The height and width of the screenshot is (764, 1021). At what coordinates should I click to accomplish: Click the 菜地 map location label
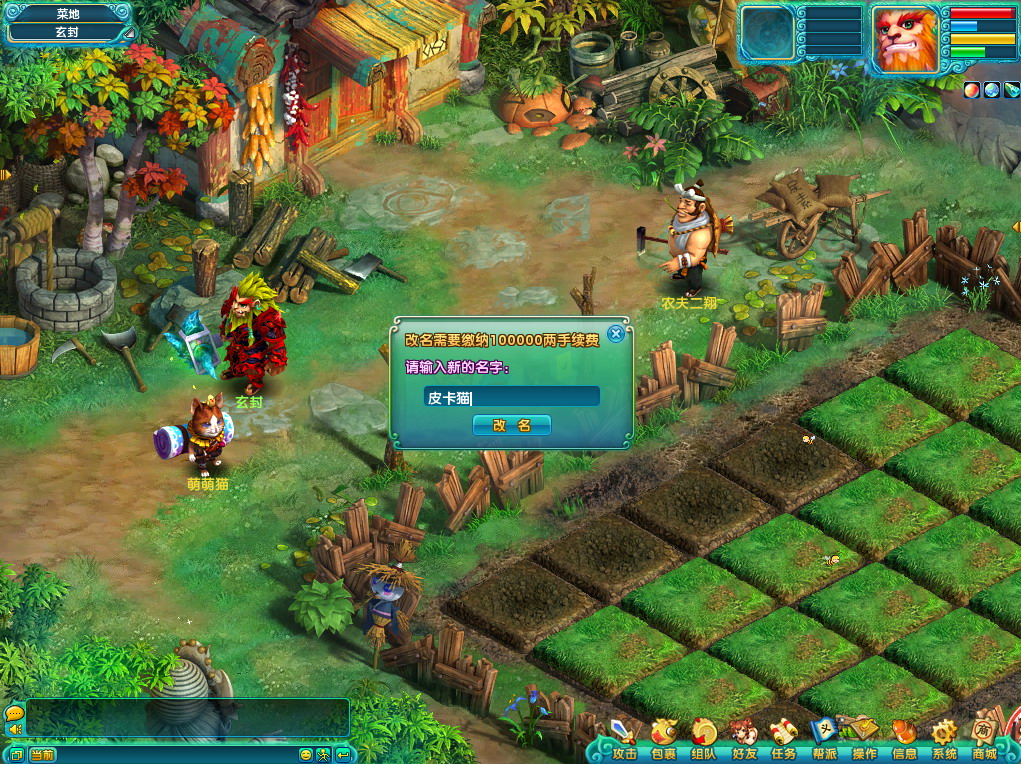(x=68, y=14)
